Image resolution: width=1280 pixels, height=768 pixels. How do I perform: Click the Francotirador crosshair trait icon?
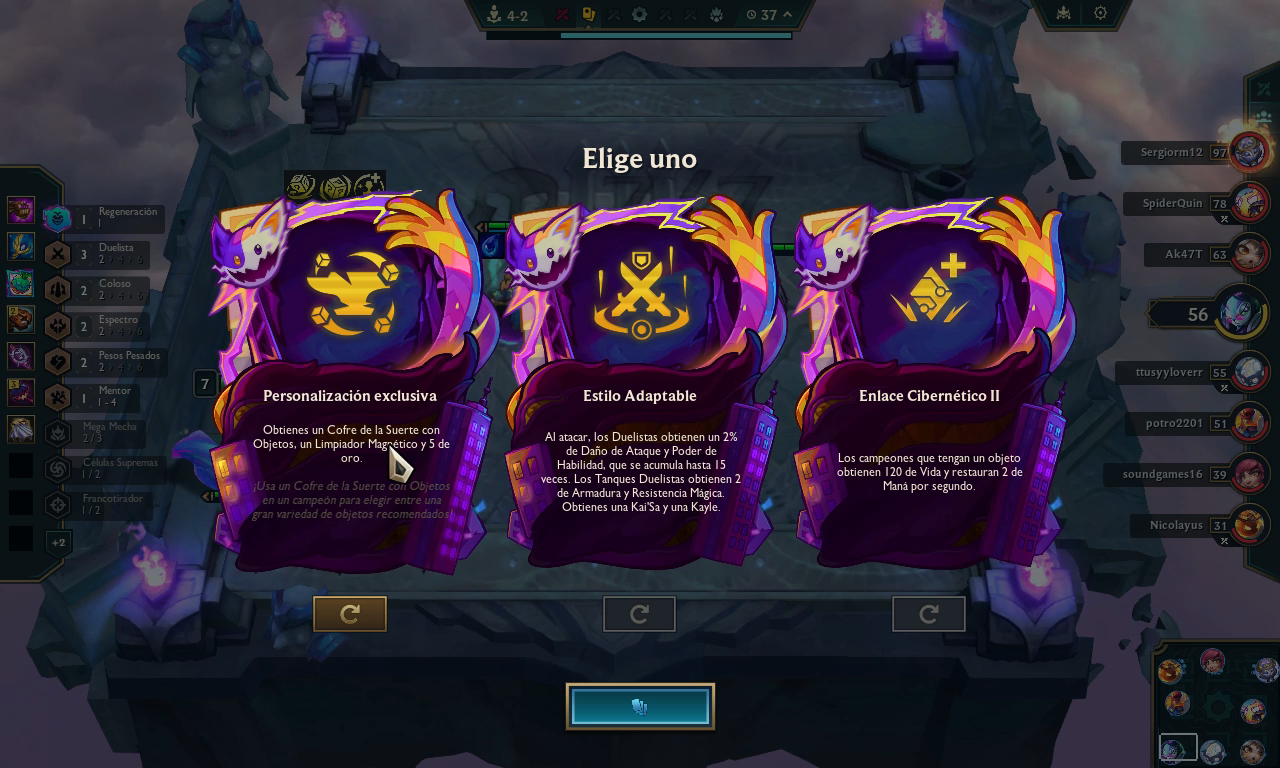click(x=57, y=505)
